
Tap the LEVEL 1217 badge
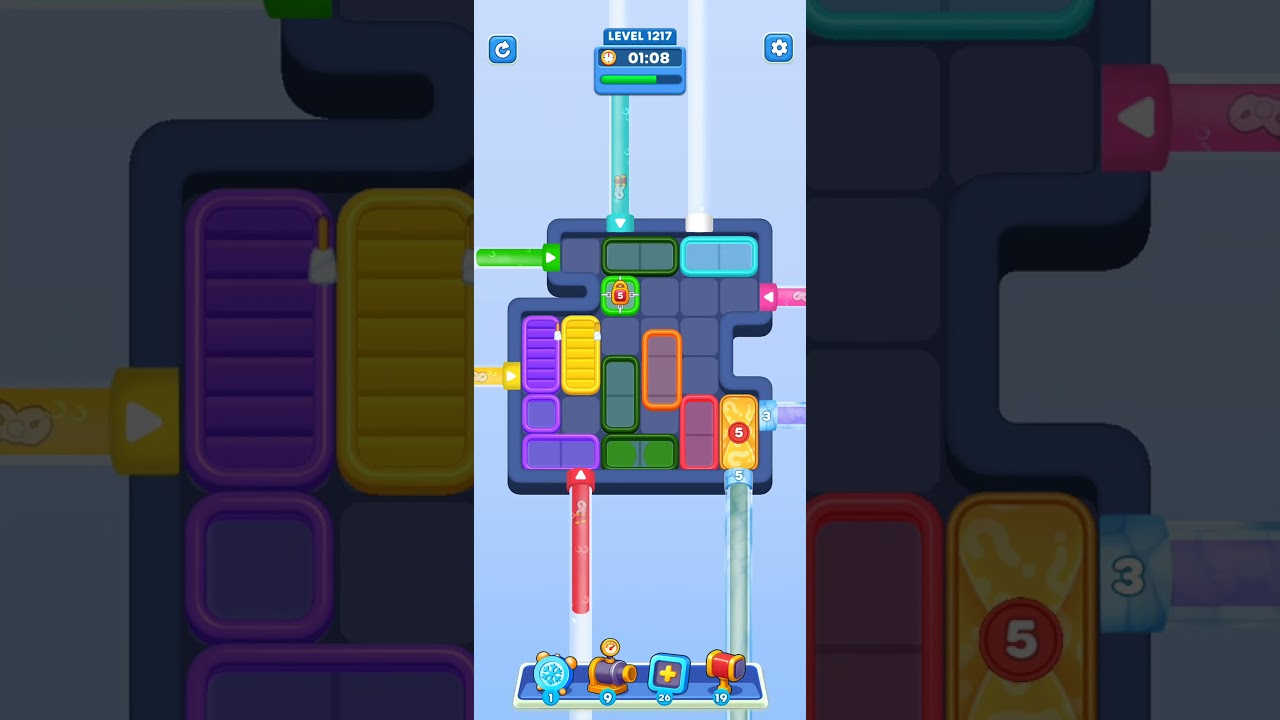point(639,35)
